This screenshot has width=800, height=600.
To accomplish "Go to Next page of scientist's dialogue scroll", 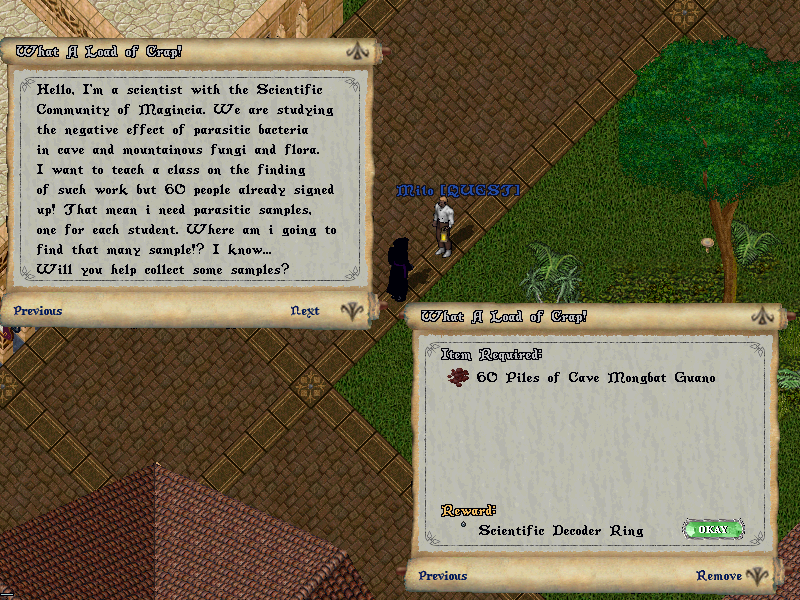I will pyautogui.click(x=305, y=311).
